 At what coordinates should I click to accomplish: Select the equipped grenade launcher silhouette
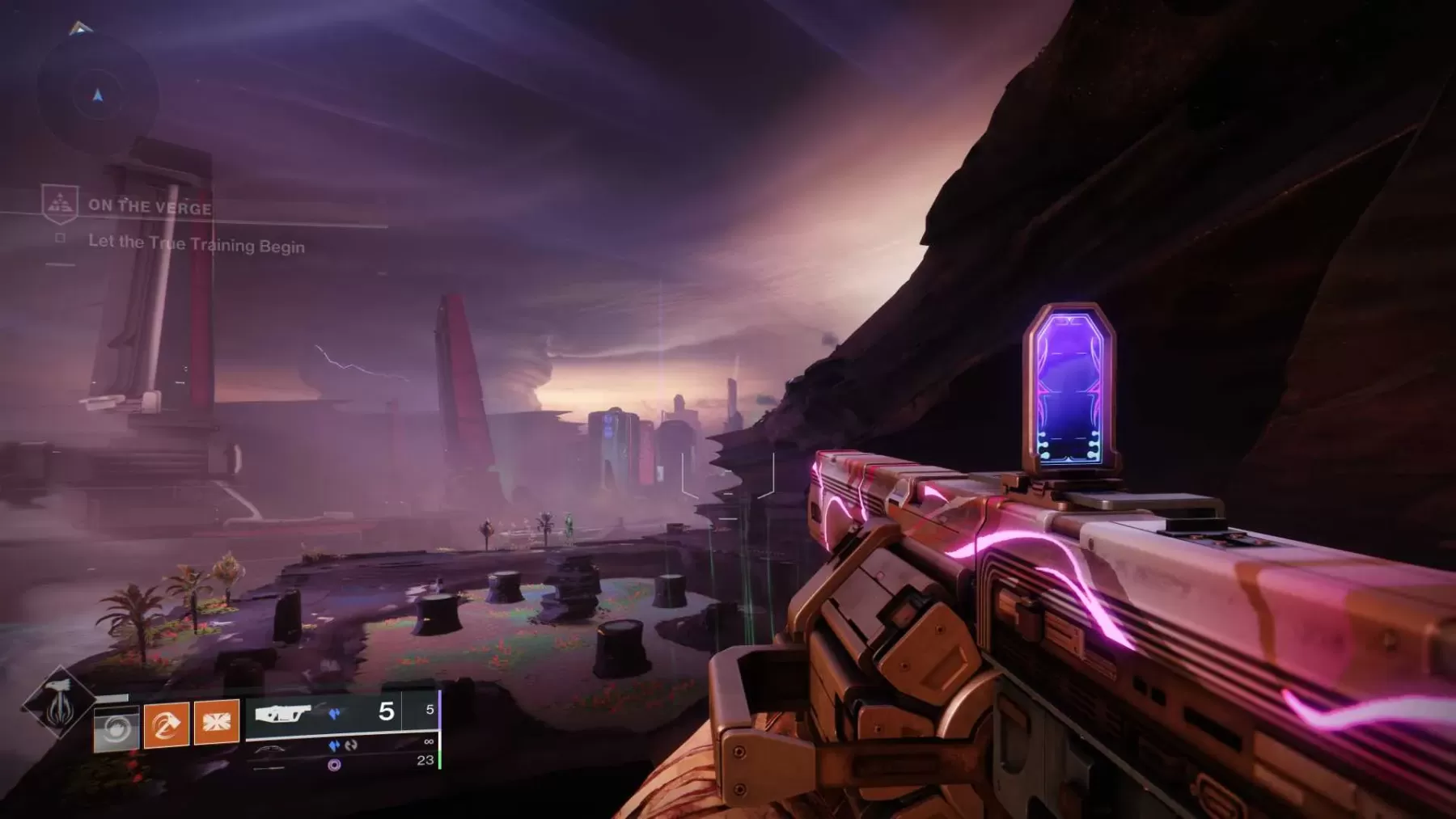[285, 714]
